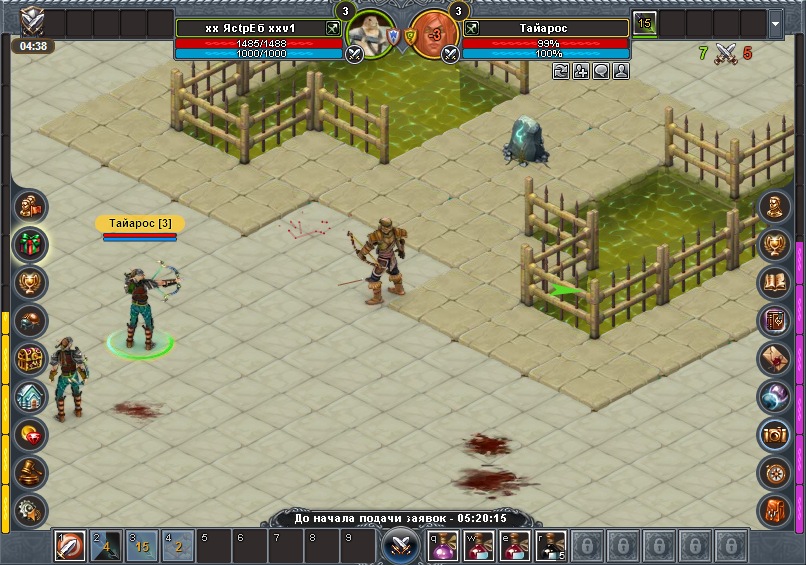
Task: Open the mail envelope icon
Action: coord(775,358)
